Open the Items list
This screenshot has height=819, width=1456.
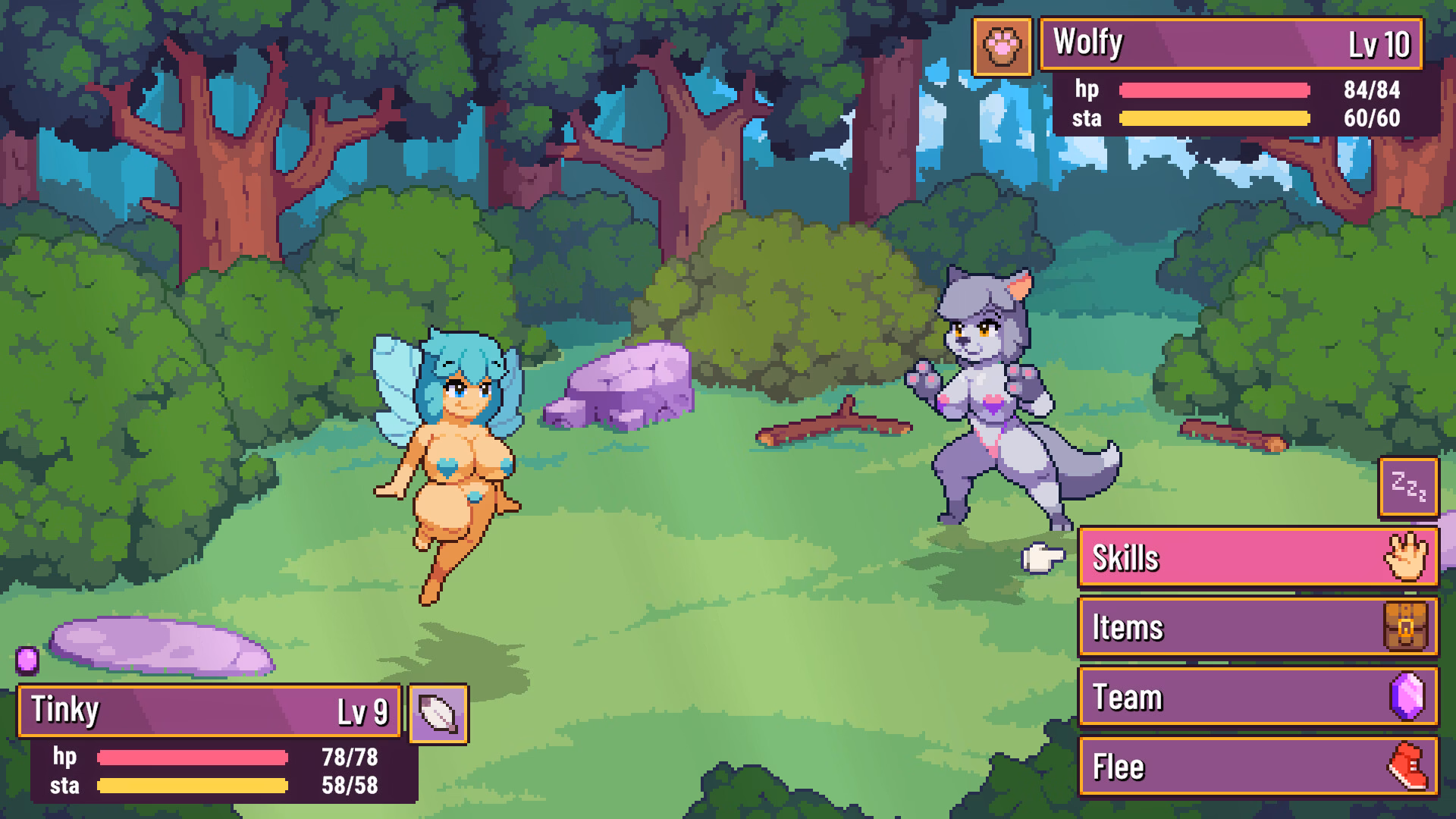(1259, 627)
